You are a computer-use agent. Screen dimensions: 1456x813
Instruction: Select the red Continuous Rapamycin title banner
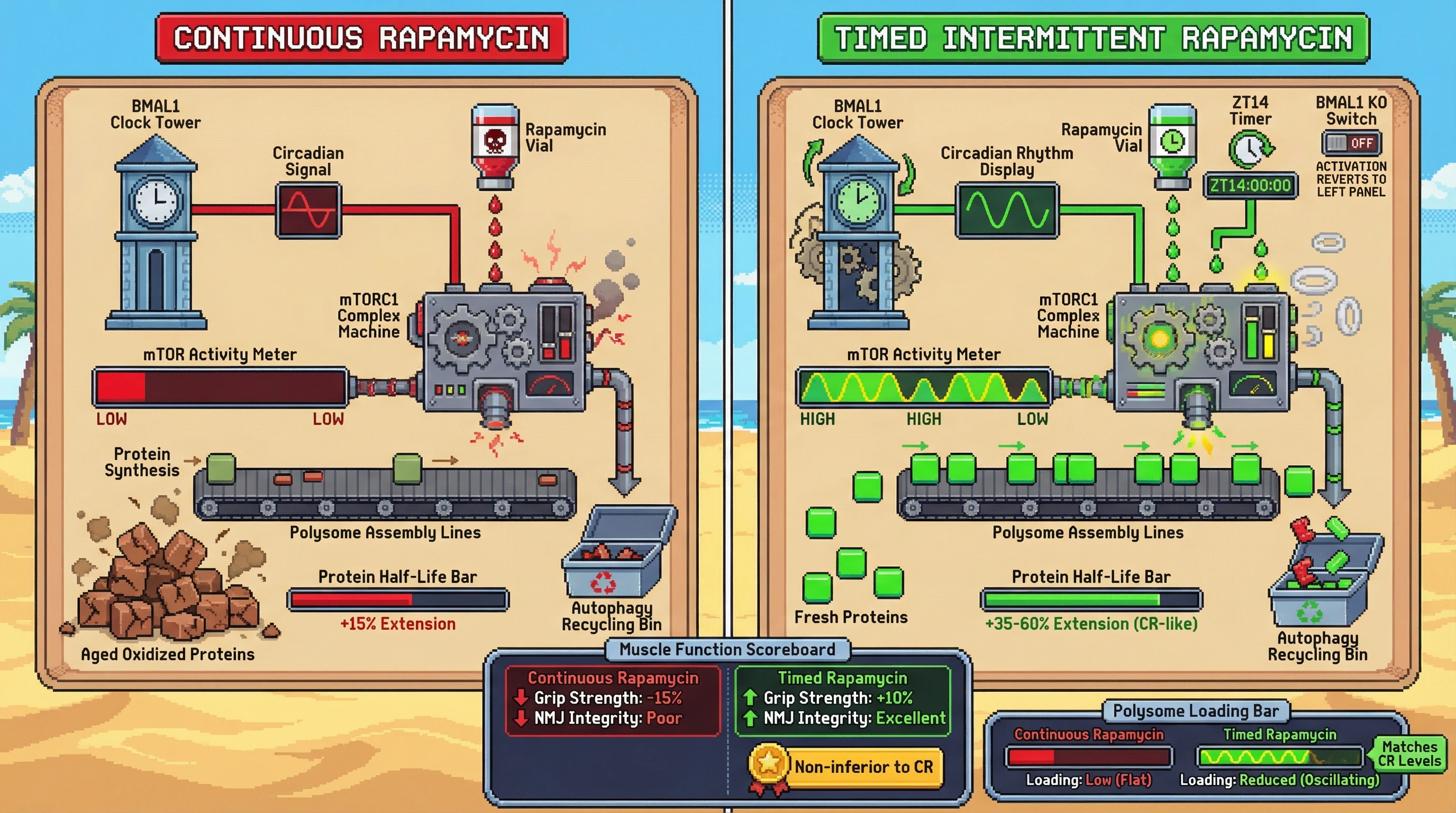[x=361, y=39]
